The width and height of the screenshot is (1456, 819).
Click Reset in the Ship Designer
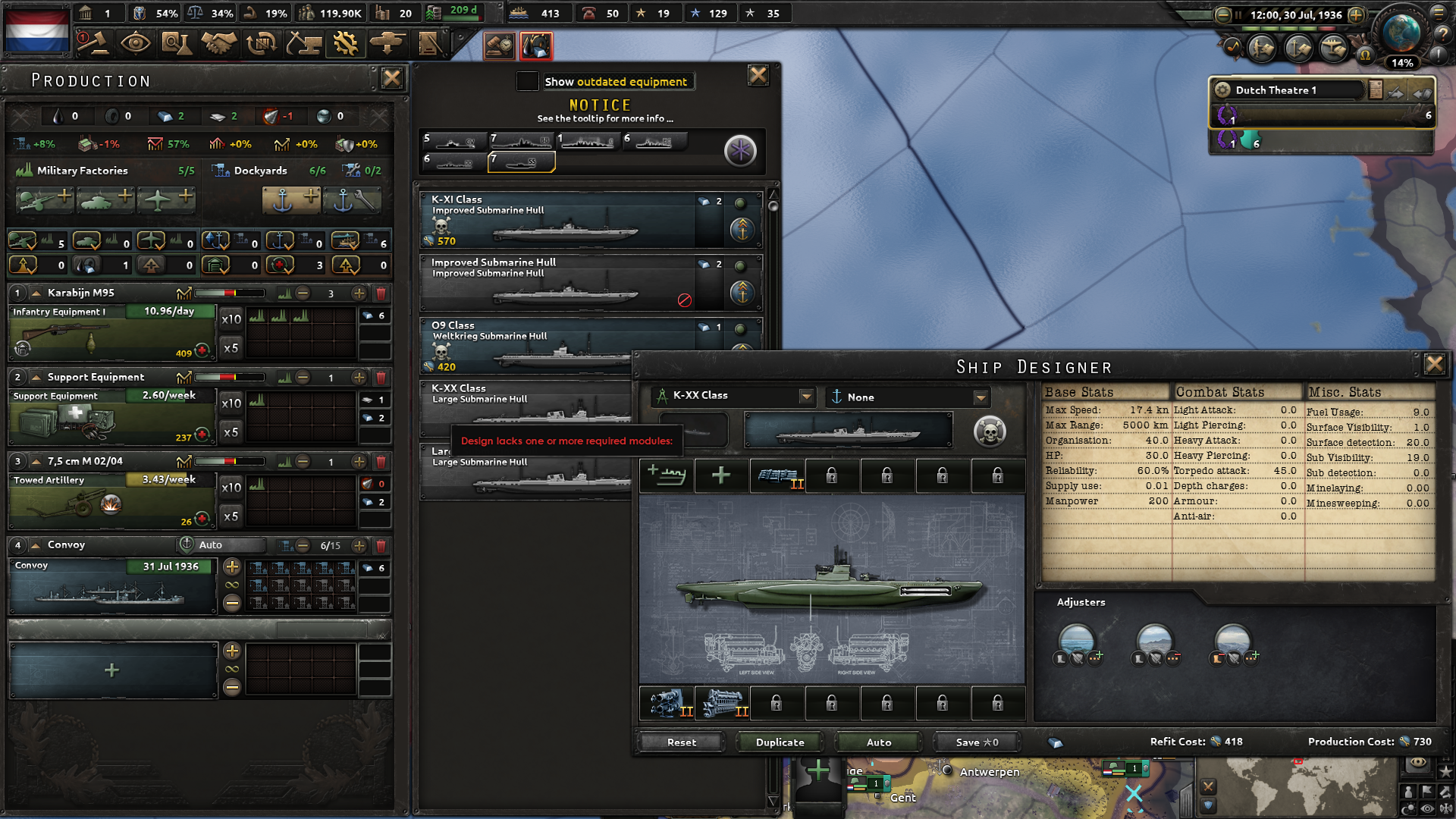pos(680,742)
